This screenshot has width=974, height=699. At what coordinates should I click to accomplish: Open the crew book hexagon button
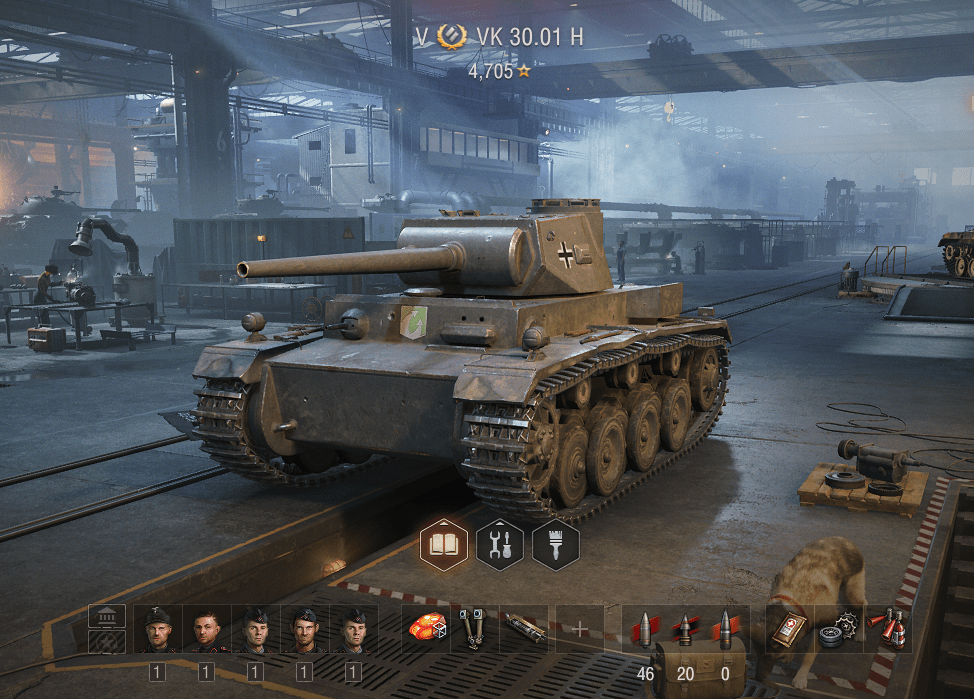tap(444, 545)
